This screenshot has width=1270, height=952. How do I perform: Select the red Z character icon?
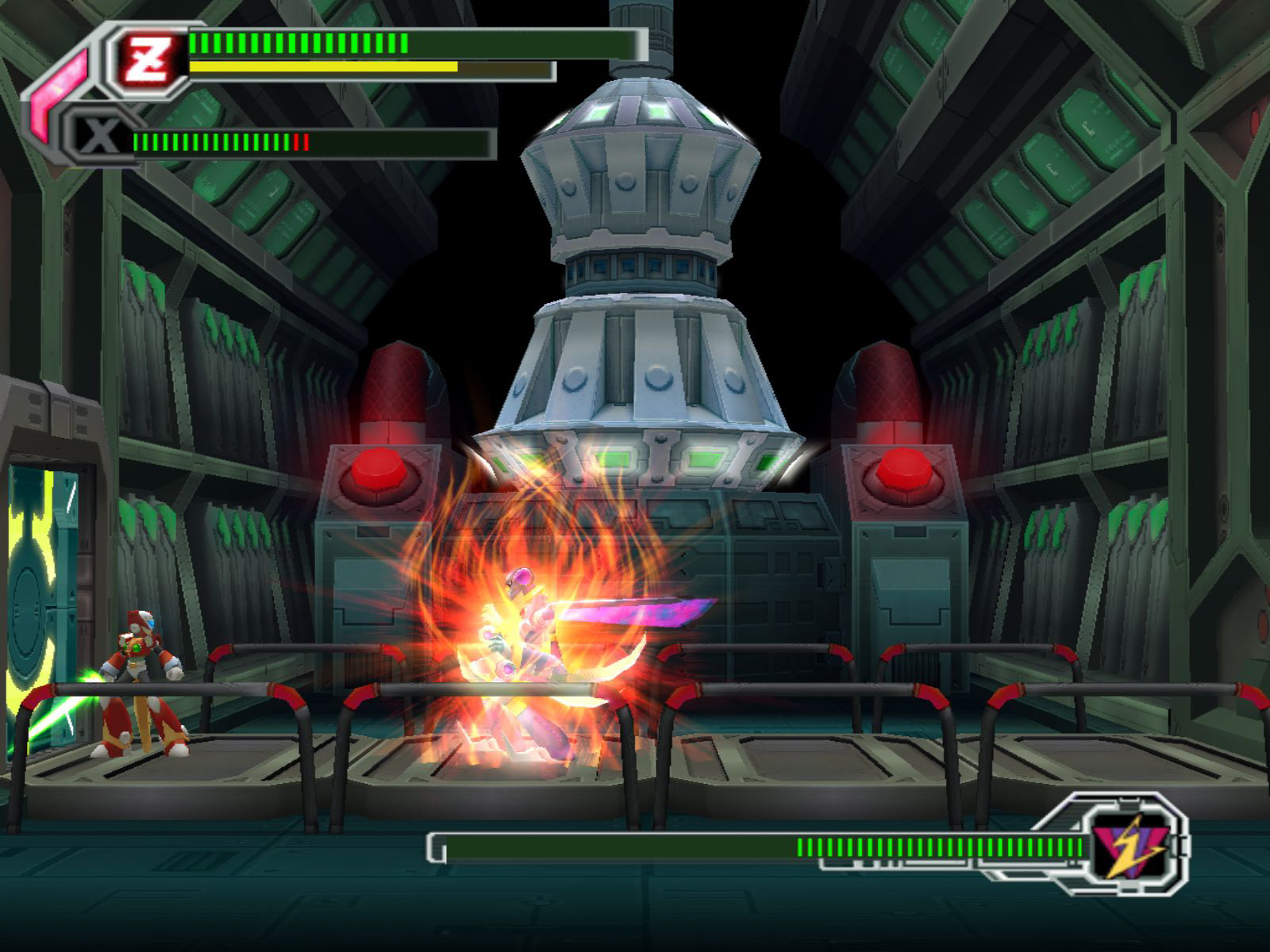151,59
